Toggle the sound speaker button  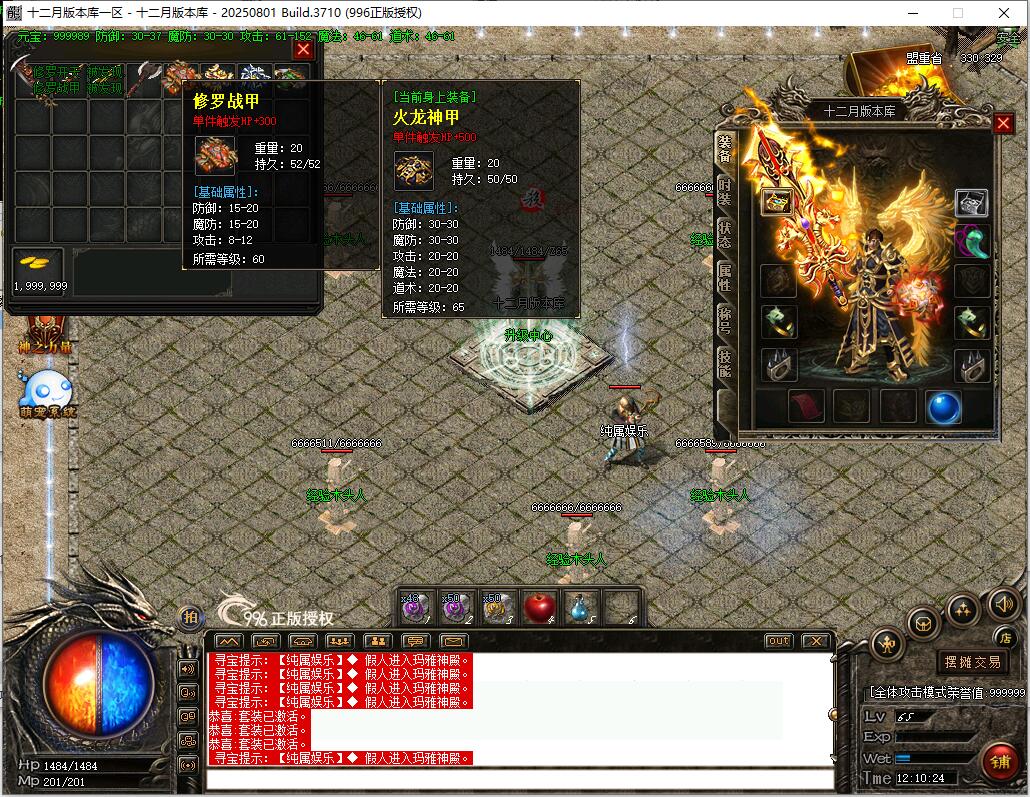(1003, 603)
